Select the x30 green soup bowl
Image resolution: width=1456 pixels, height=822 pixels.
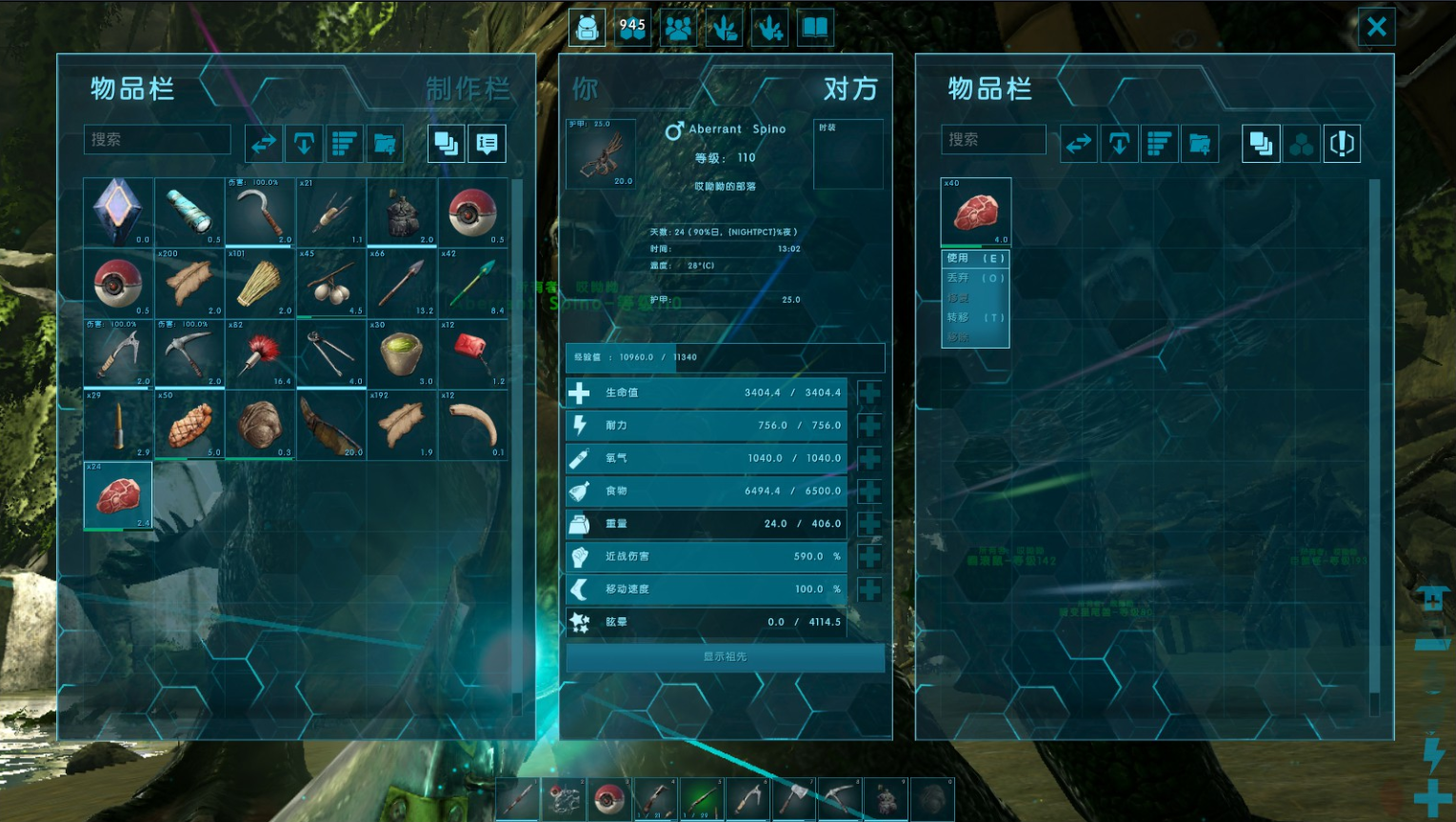(x=402, y=353)
